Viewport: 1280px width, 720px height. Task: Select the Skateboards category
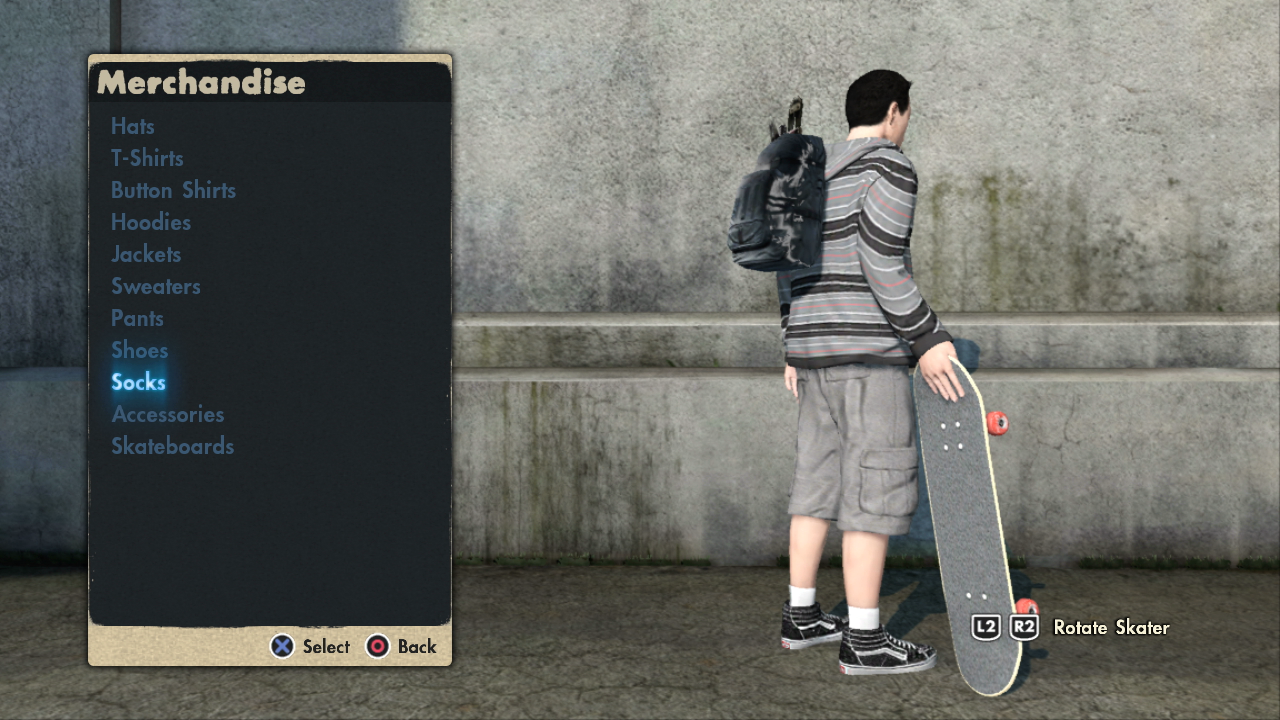(172, 446)
